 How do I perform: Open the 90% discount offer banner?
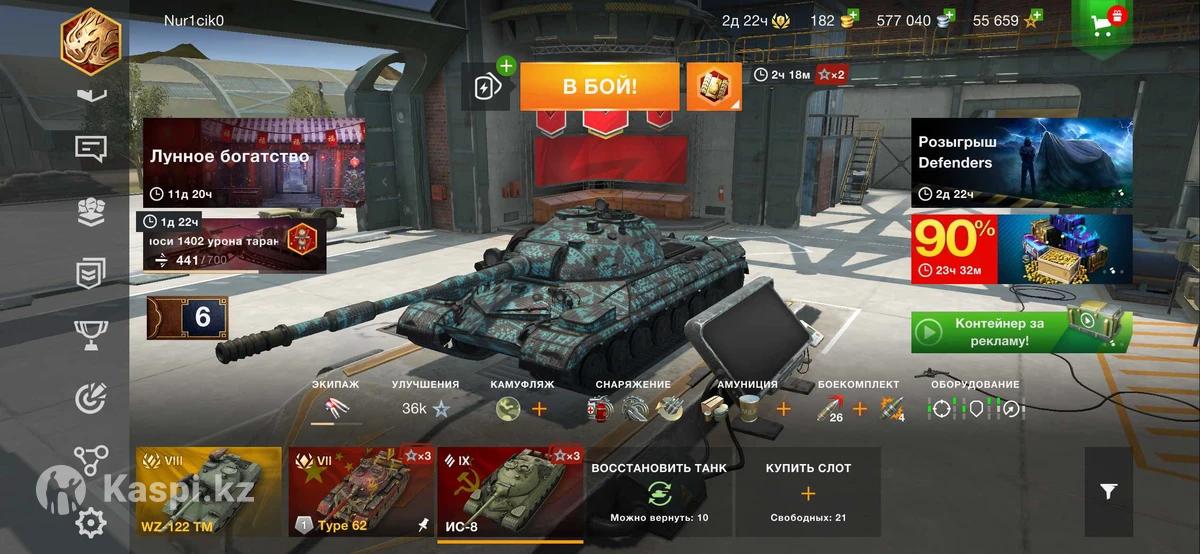[x=1021, y=249]
